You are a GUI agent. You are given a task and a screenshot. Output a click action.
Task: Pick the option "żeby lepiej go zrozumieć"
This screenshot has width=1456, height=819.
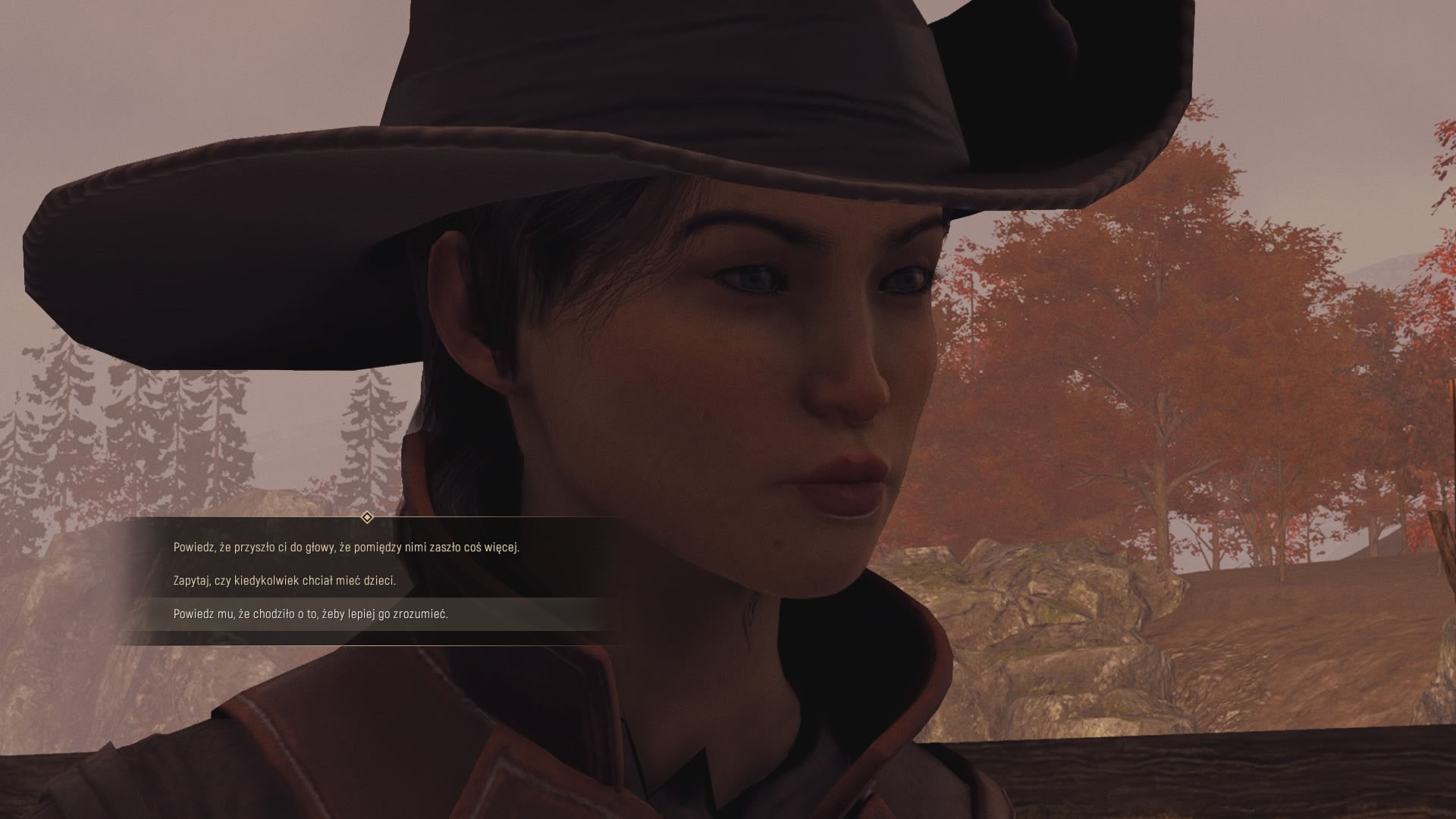pos(311,614)
